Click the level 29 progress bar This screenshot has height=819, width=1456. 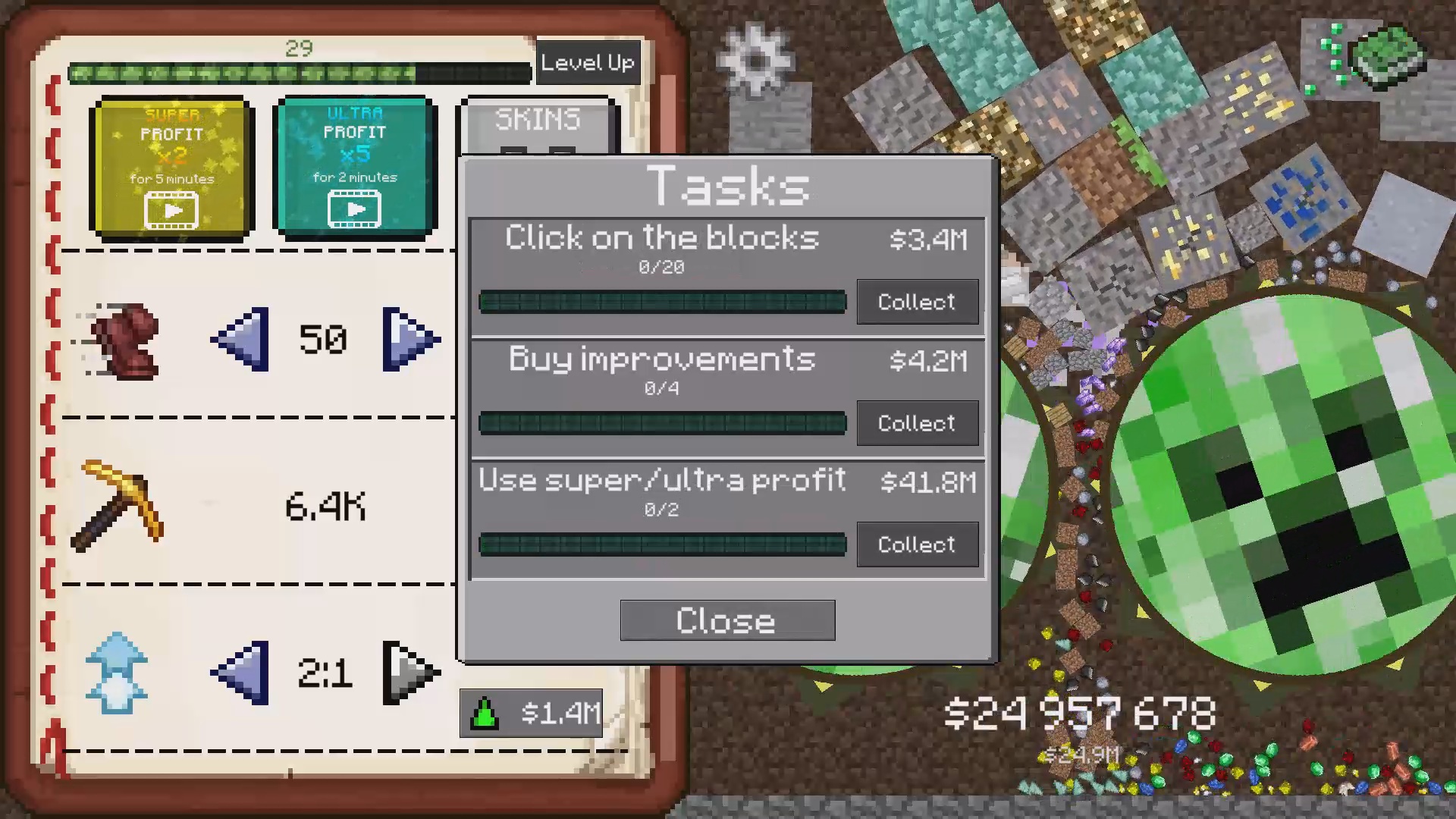point(300,73)
